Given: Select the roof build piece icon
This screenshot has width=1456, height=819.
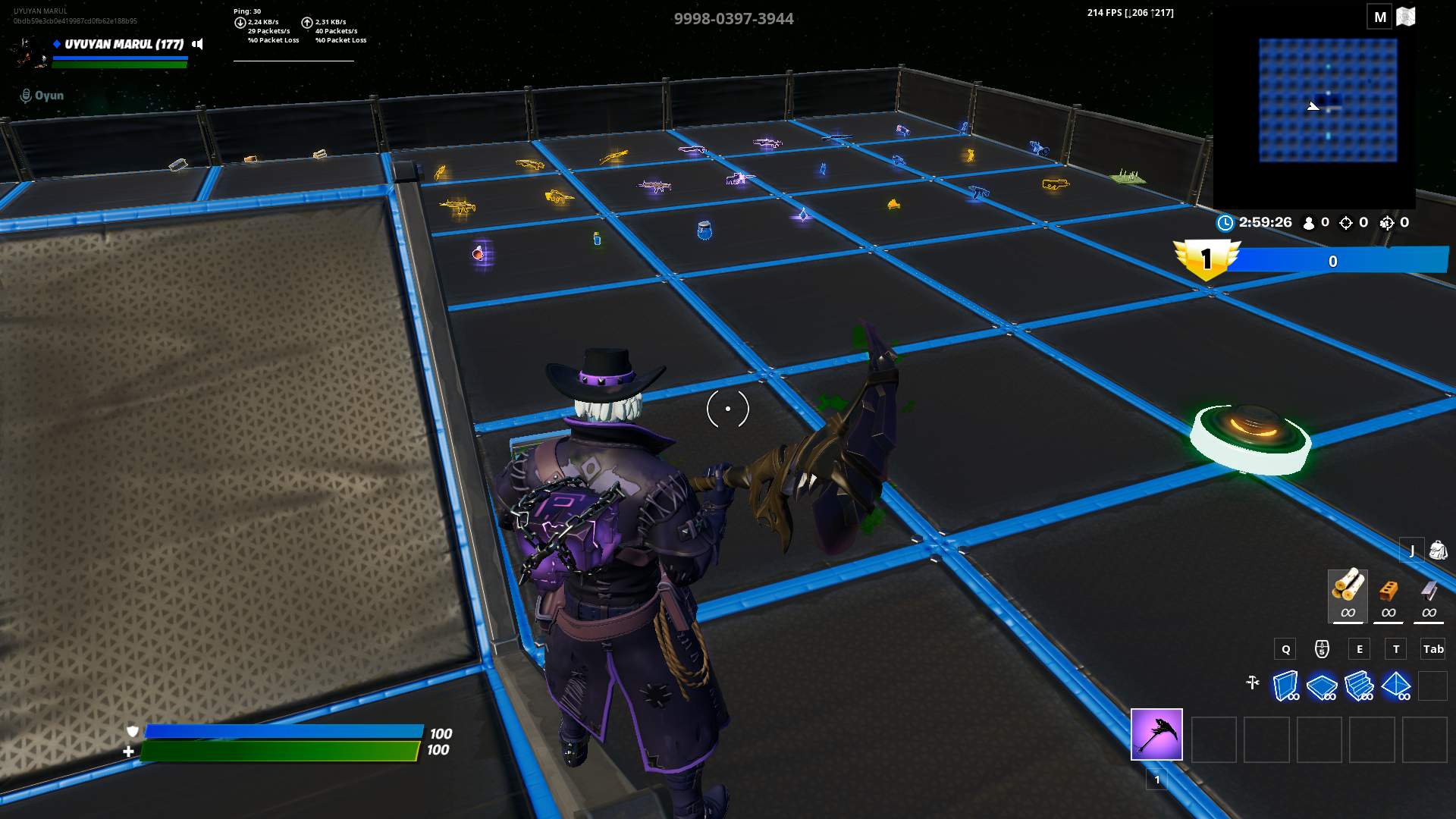Looking at the screenshot, I should coord(1398,685).
